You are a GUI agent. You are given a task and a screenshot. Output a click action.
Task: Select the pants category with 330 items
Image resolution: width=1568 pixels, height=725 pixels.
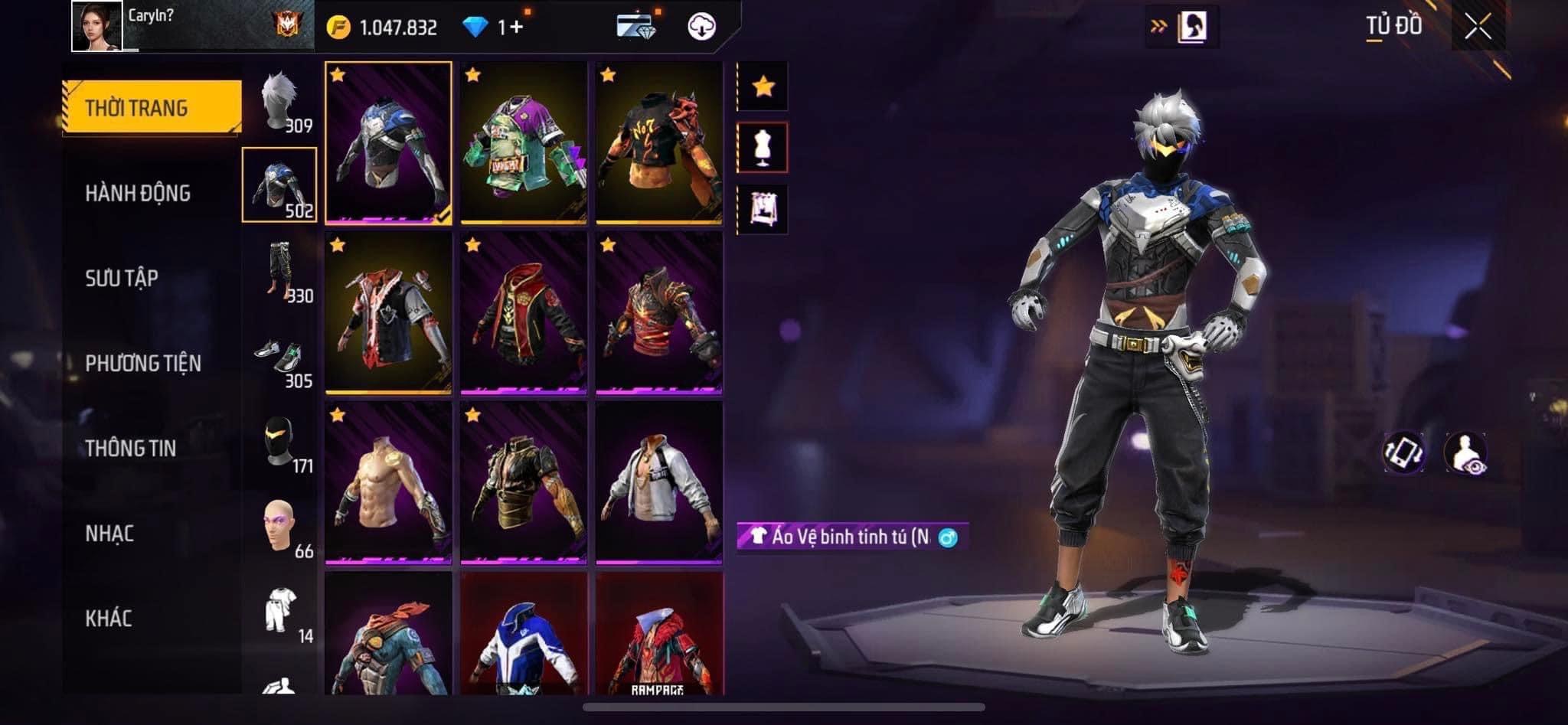click(x=279, y=271)
